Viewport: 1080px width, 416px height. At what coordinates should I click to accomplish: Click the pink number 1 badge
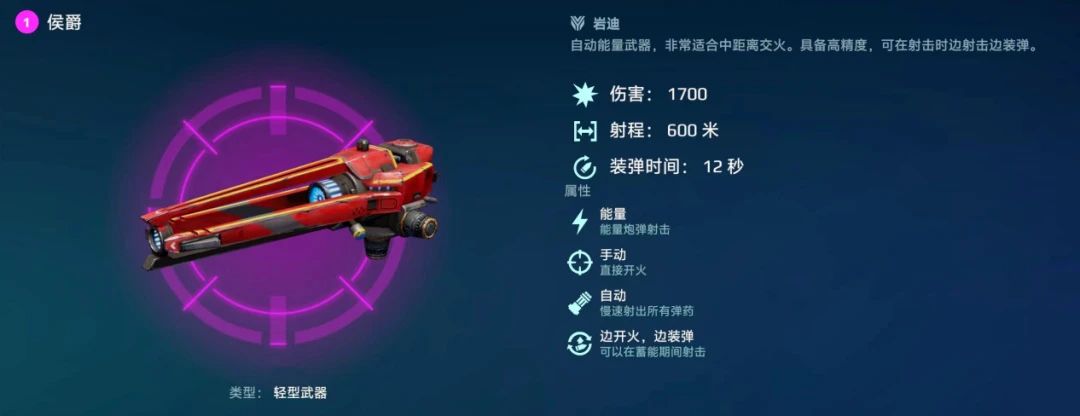27,23
